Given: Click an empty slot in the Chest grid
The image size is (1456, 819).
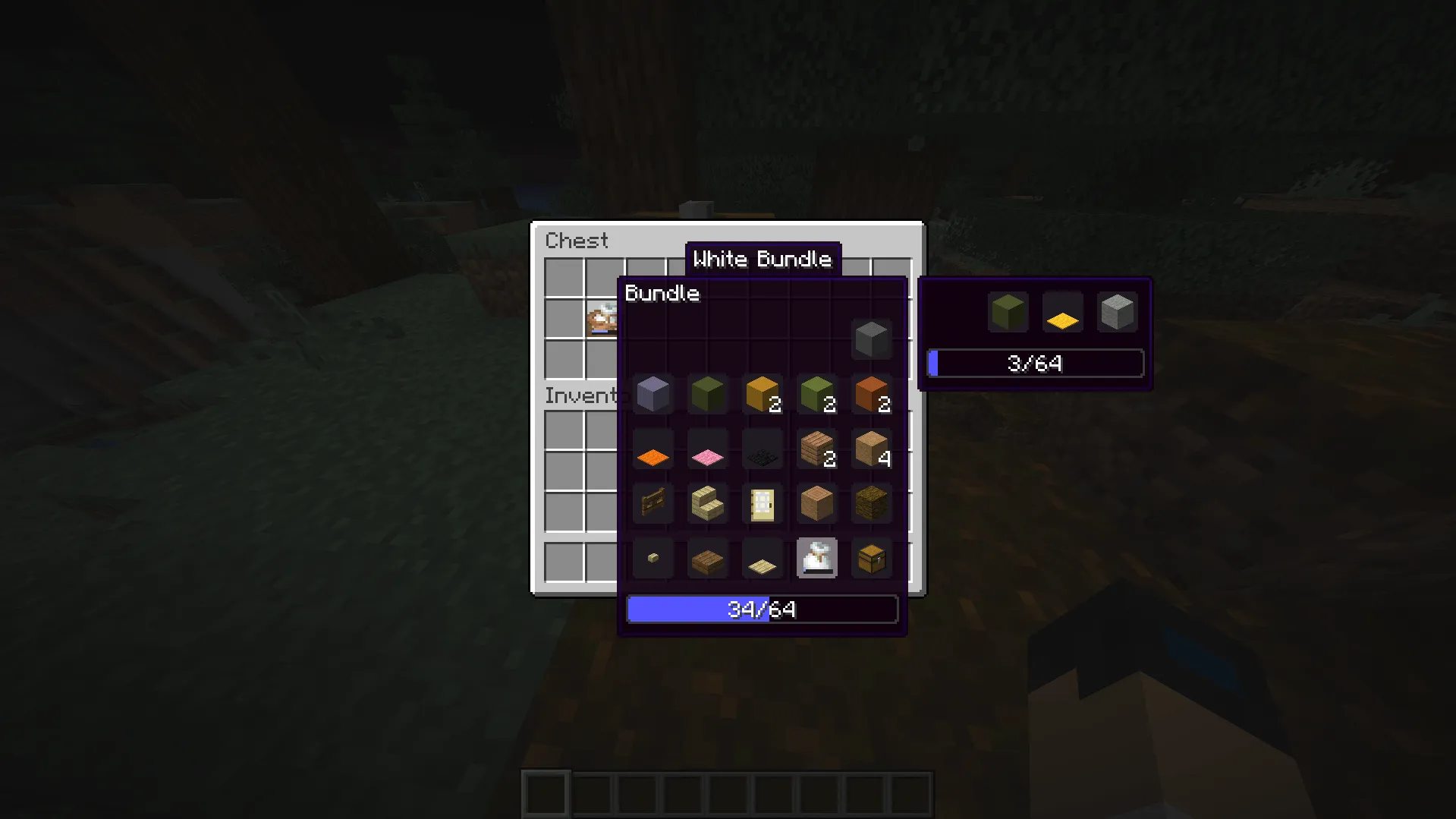Looking at the screenshot, I should coord(564,279).
